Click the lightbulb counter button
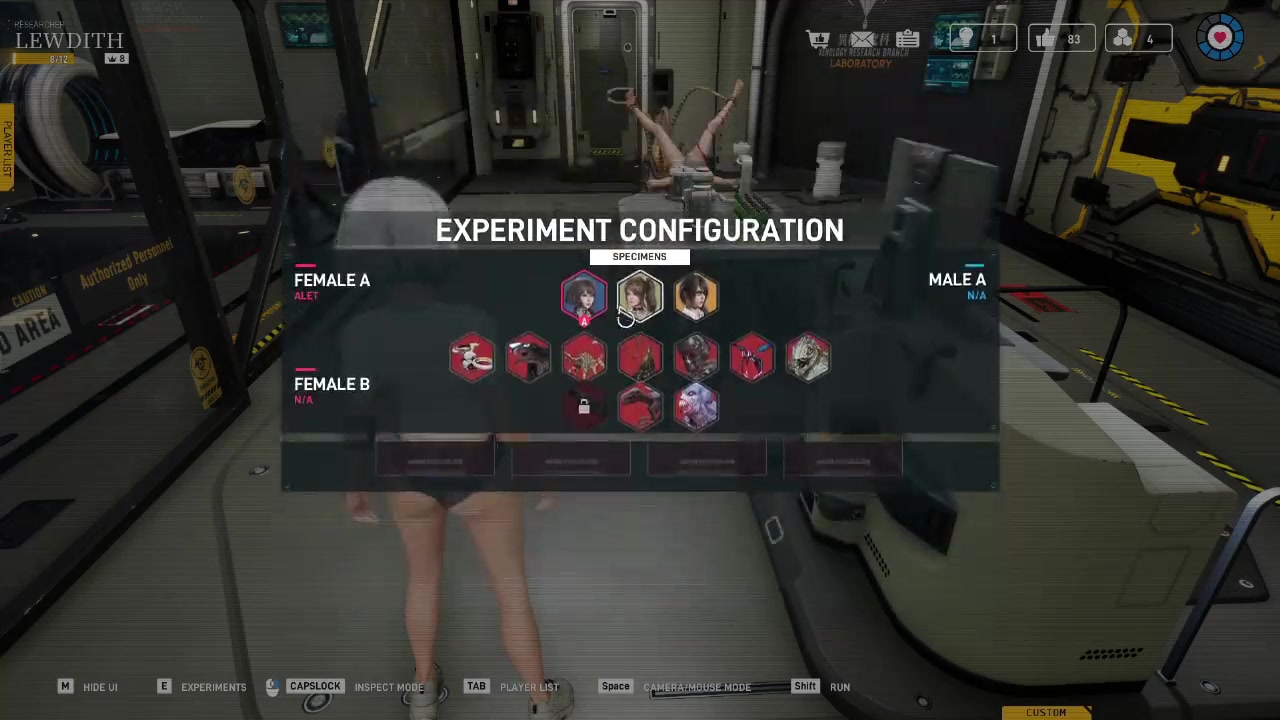The width and height of the screenshot is (1280, 720). (x=981, y=39)
